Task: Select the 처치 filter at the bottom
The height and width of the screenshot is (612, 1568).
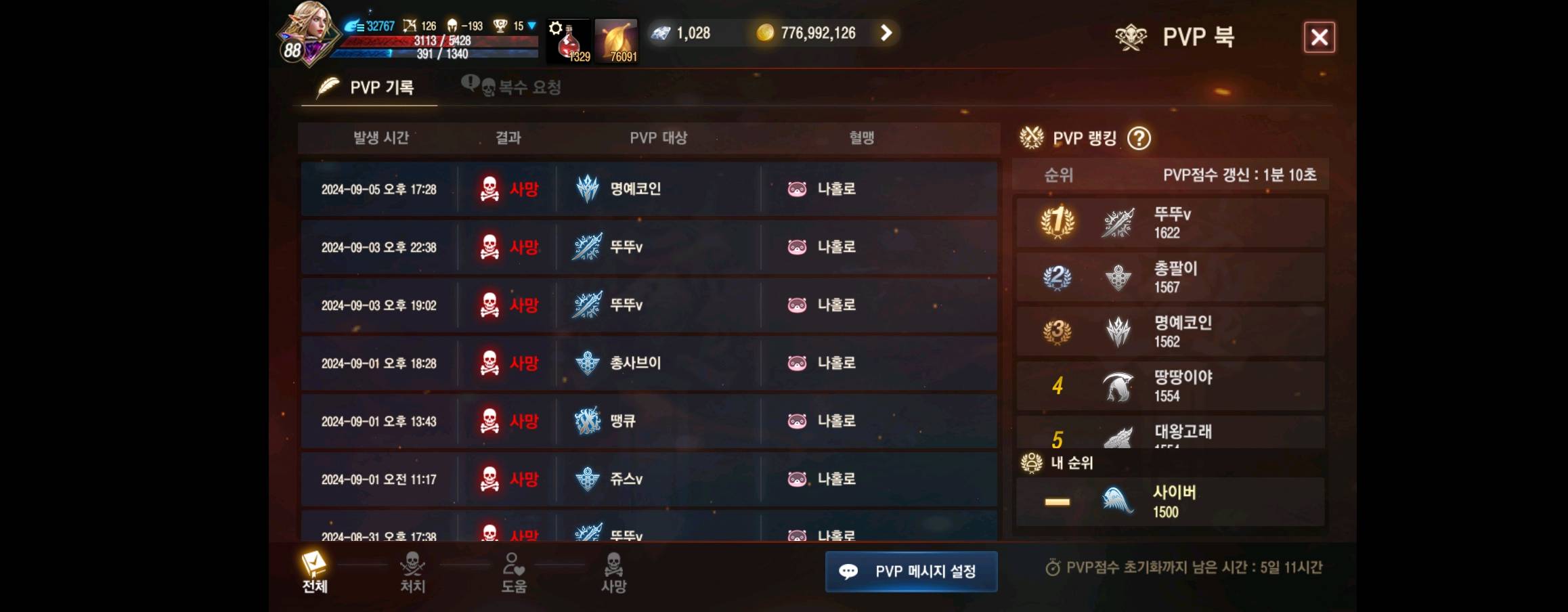Action: tap(411, 572)
